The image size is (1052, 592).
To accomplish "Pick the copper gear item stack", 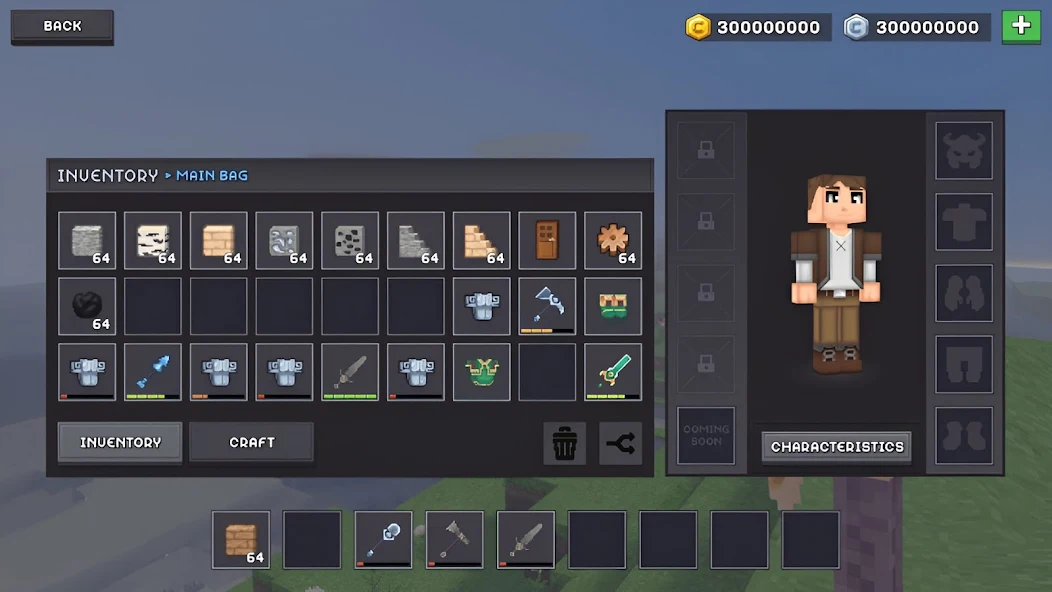I will pos(613,241).
